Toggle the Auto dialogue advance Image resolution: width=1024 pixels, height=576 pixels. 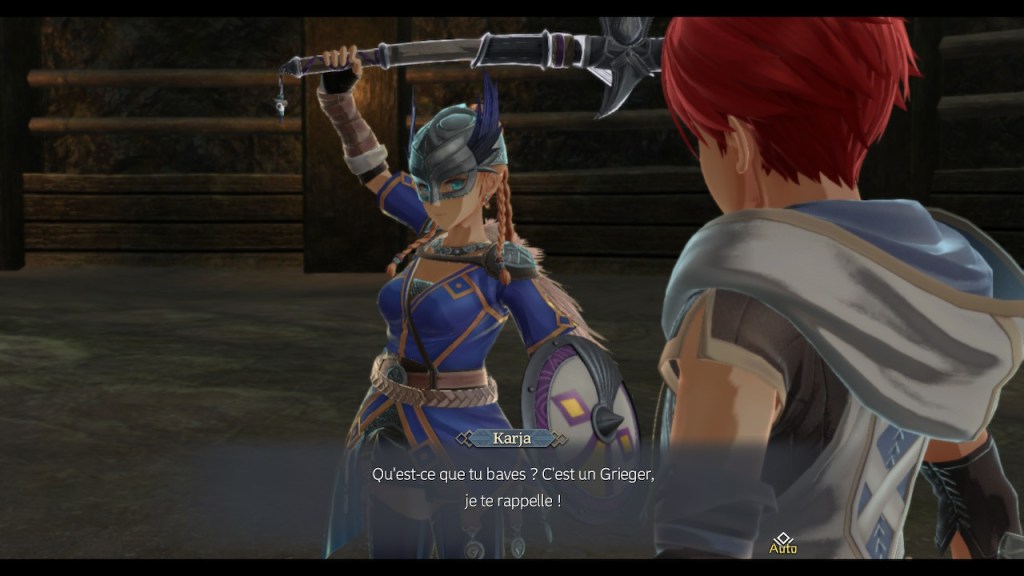coord(783,543)
